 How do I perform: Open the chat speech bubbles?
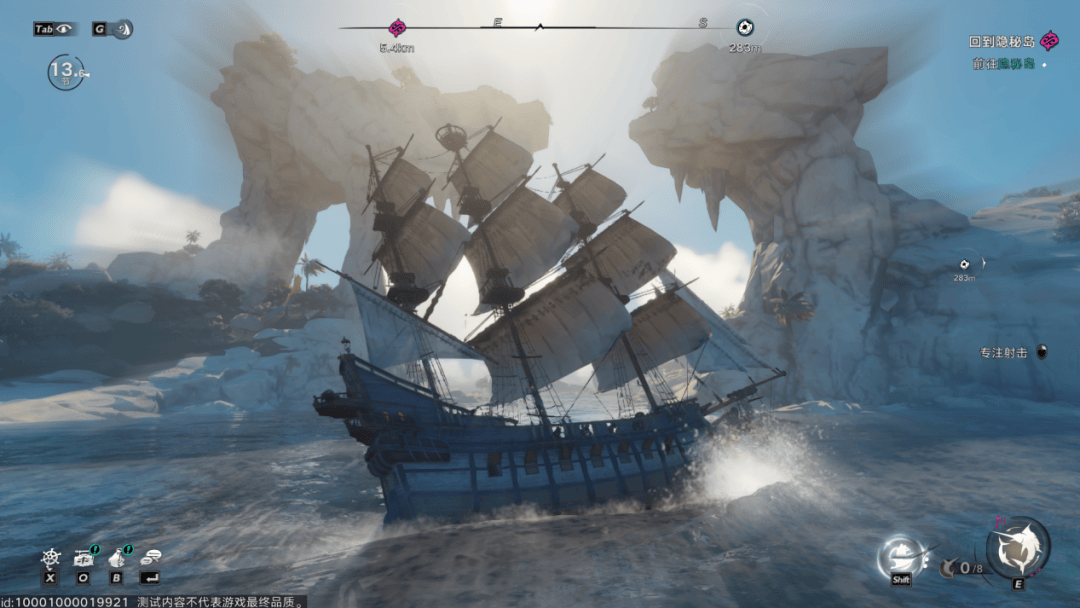tap(151, 558)
